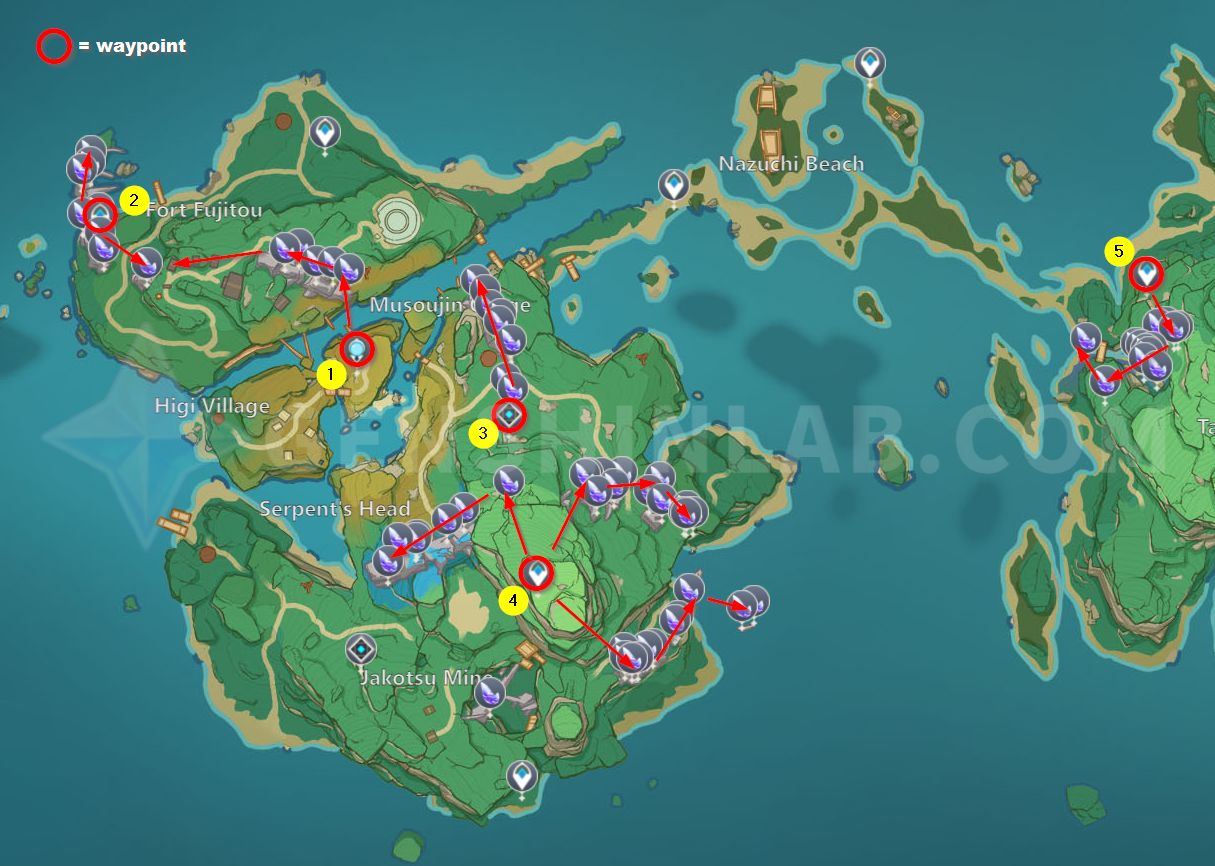The width and height of the screenshot is (1215, 866).
Task: Select the lone crystal marker beside Jakotsu Mine
Action: point(490,691)
